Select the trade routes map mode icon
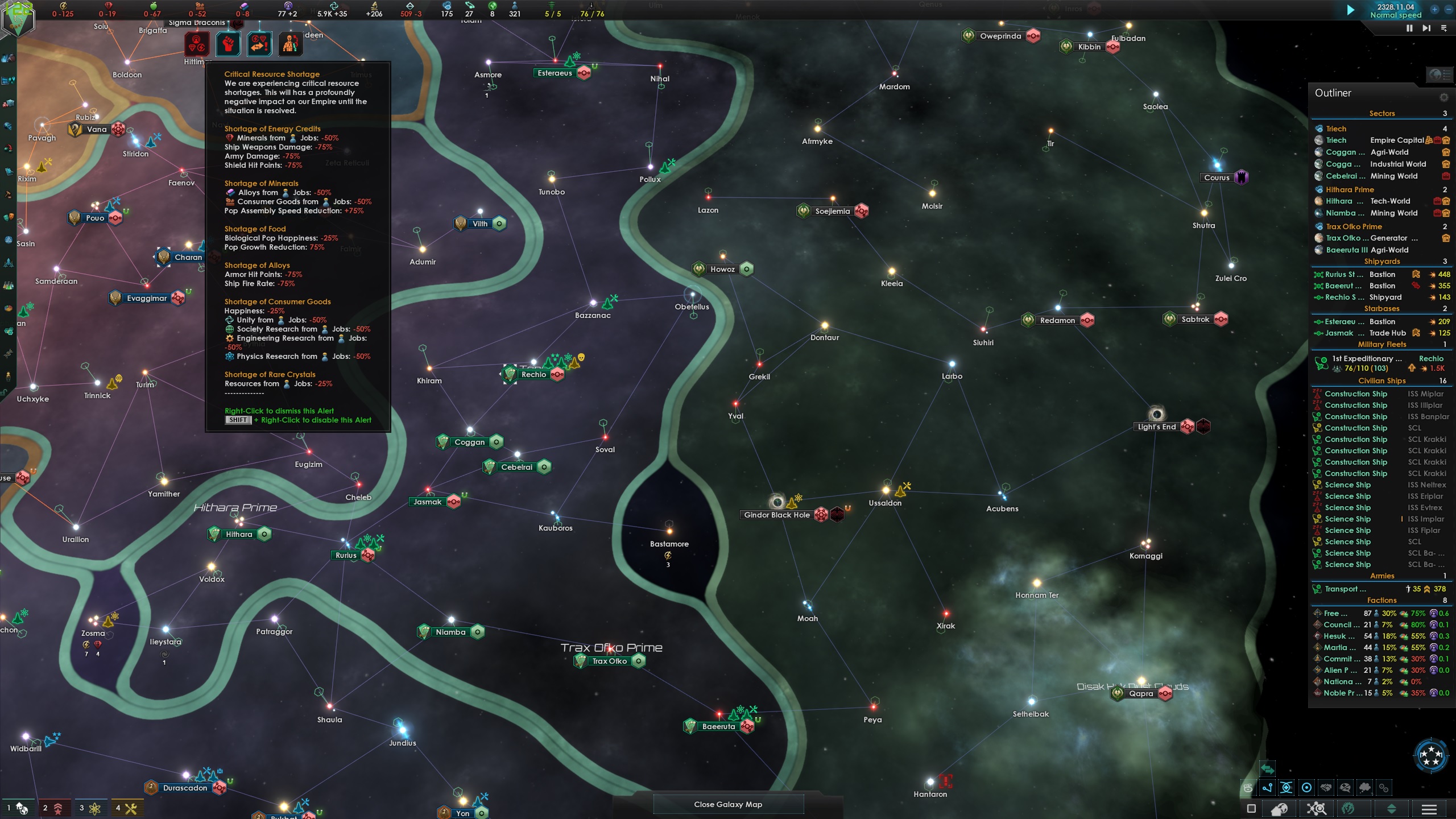The image size is (1456, 819). [x=1267, y=788]
